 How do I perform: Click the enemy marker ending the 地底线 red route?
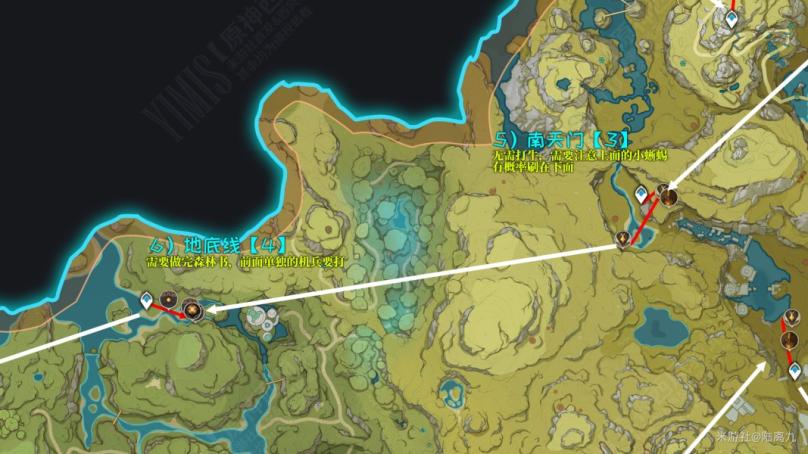click(x=192, y=311)
